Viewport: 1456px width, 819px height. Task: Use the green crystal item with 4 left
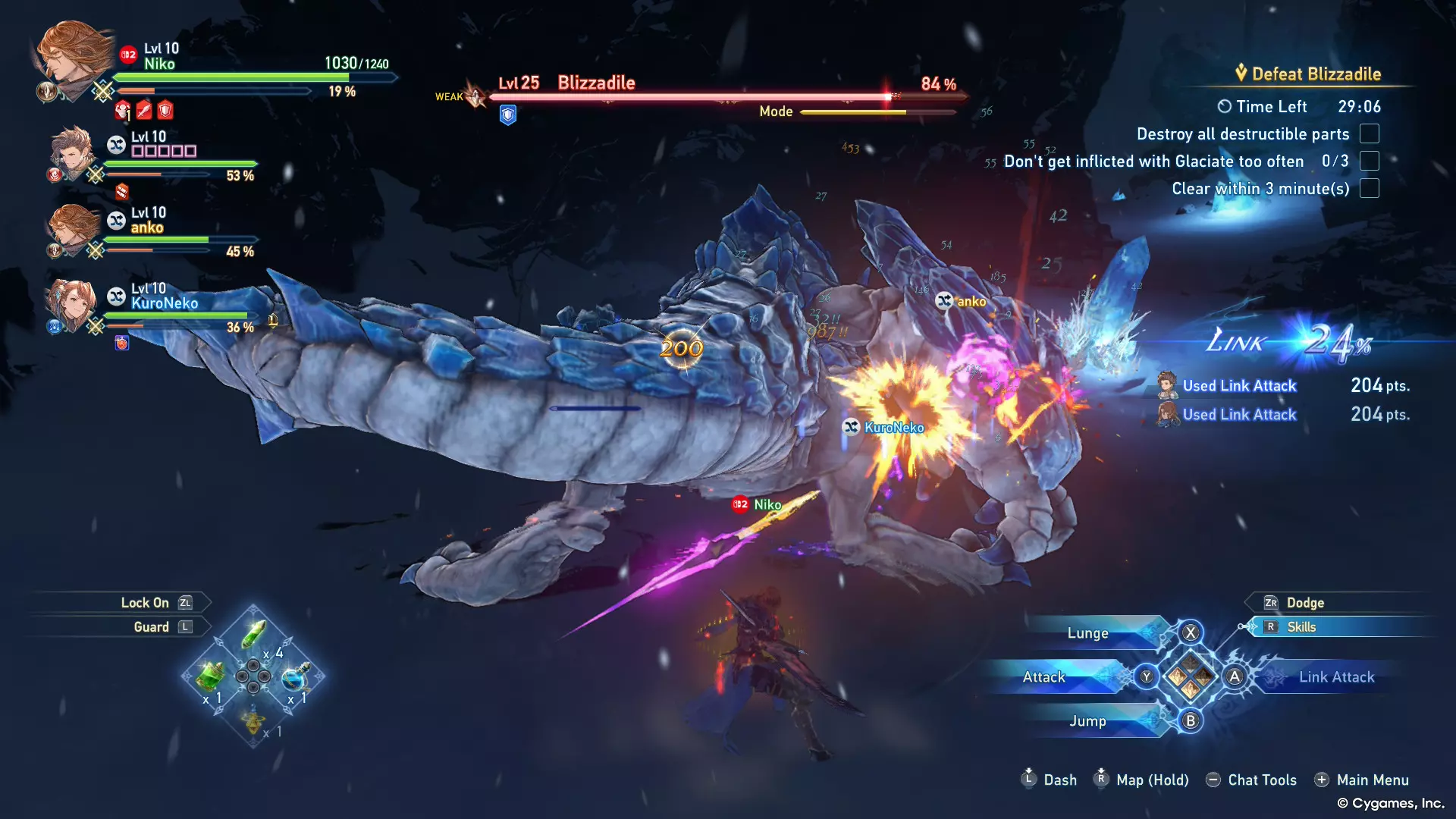[254, 634]
